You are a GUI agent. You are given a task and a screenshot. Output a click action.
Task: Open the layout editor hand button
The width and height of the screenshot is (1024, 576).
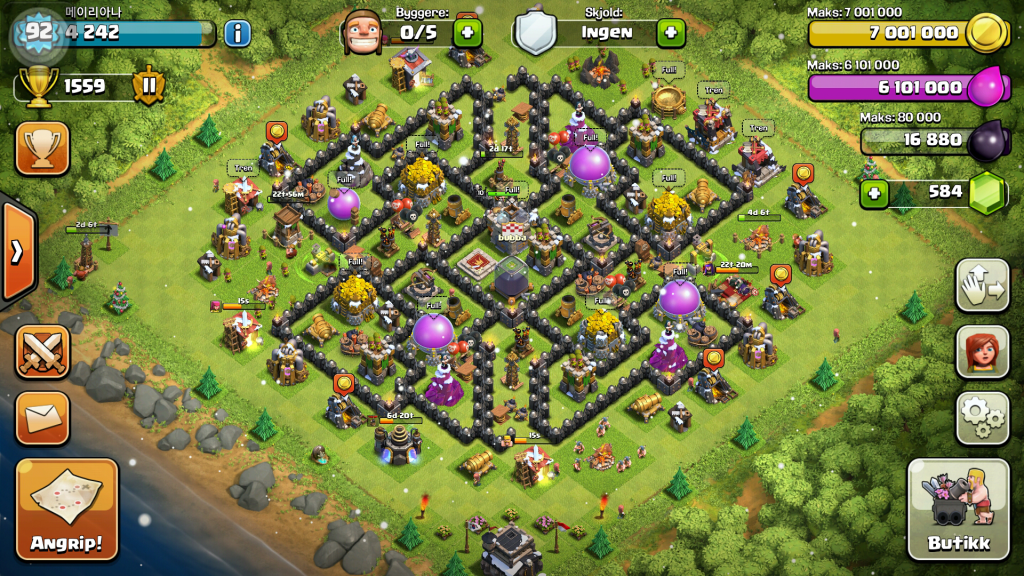[x=982, y=285]
